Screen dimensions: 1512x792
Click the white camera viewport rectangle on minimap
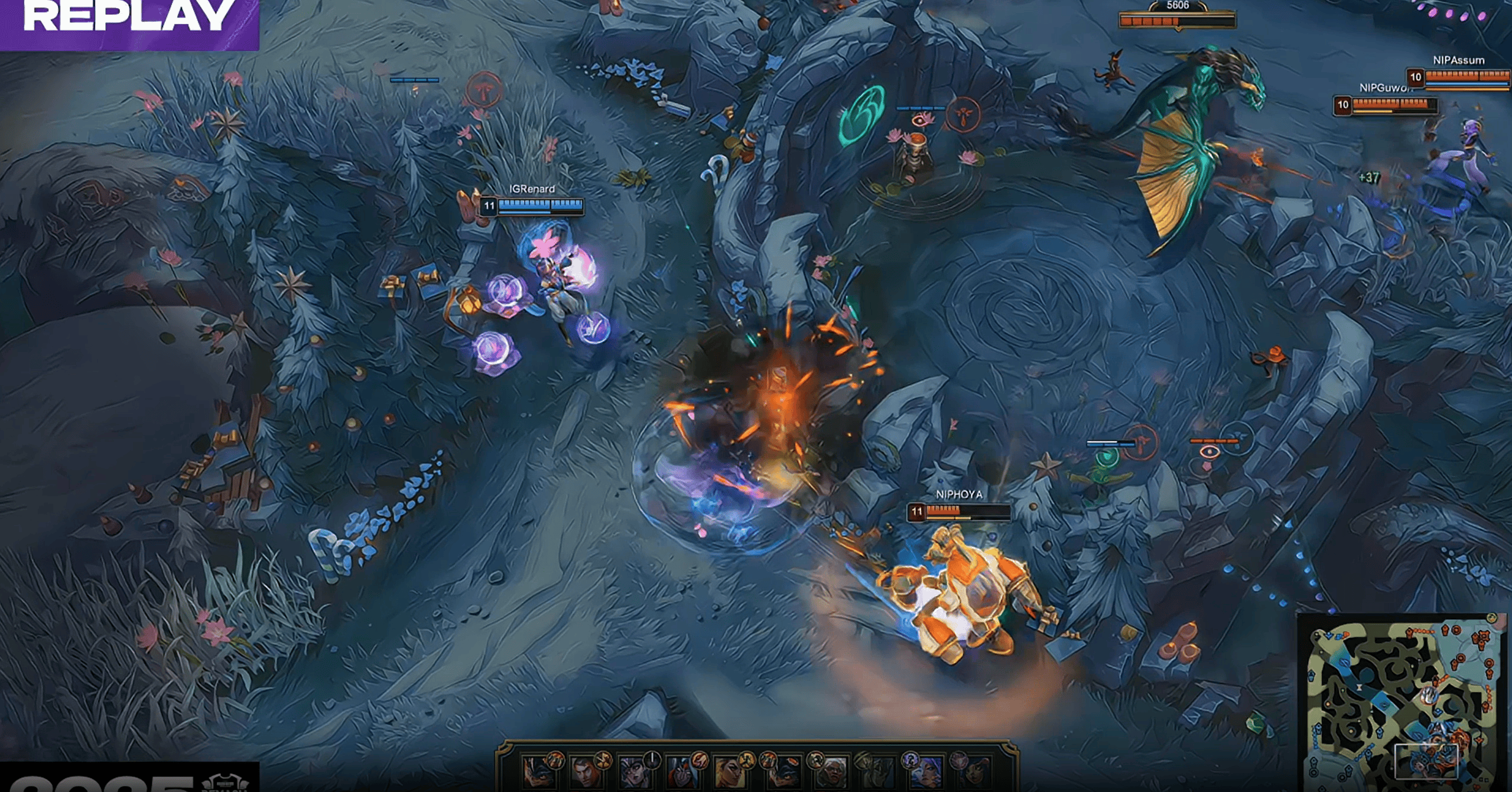click(x=1426, y=761)
